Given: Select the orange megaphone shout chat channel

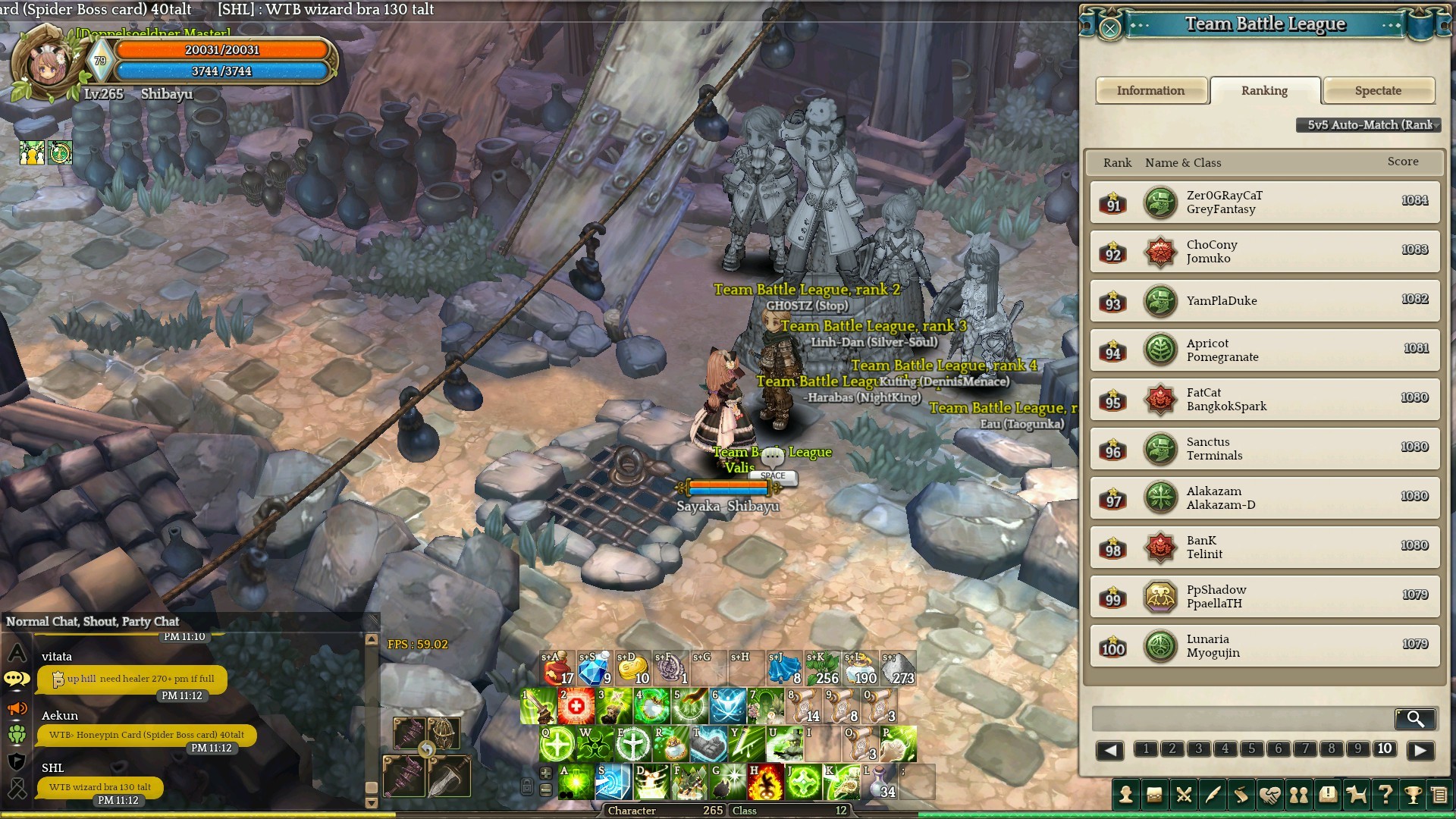Looking at the screenshot, I should coord(17,708).
